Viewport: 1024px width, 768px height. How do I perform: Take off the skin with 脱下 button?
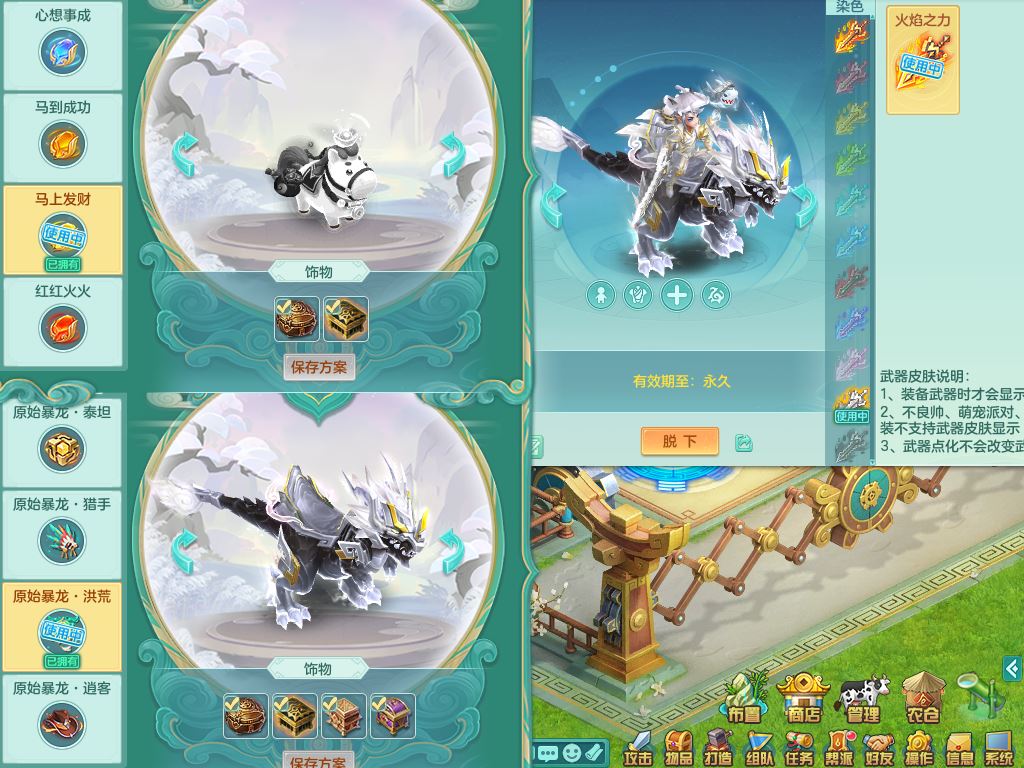[680, 441]
